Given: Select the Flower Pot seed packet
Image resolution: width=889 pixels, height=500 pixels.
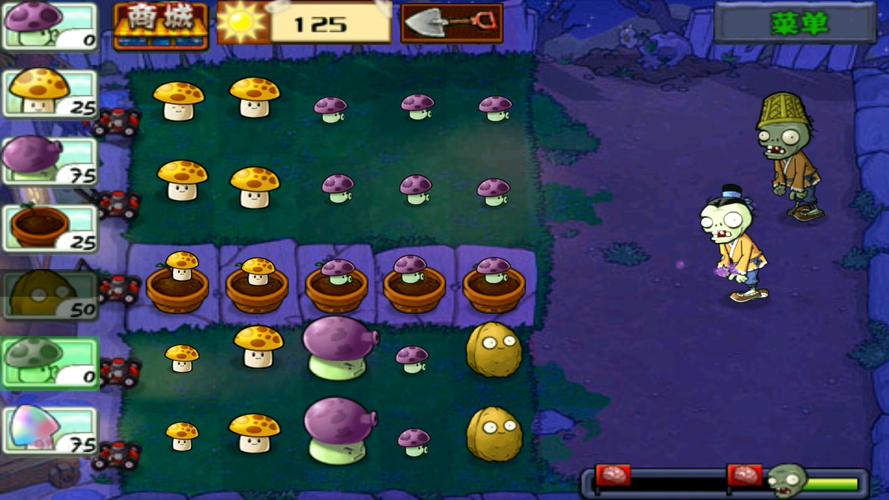Looking at the screenshot, I should [x=50, y=228].
